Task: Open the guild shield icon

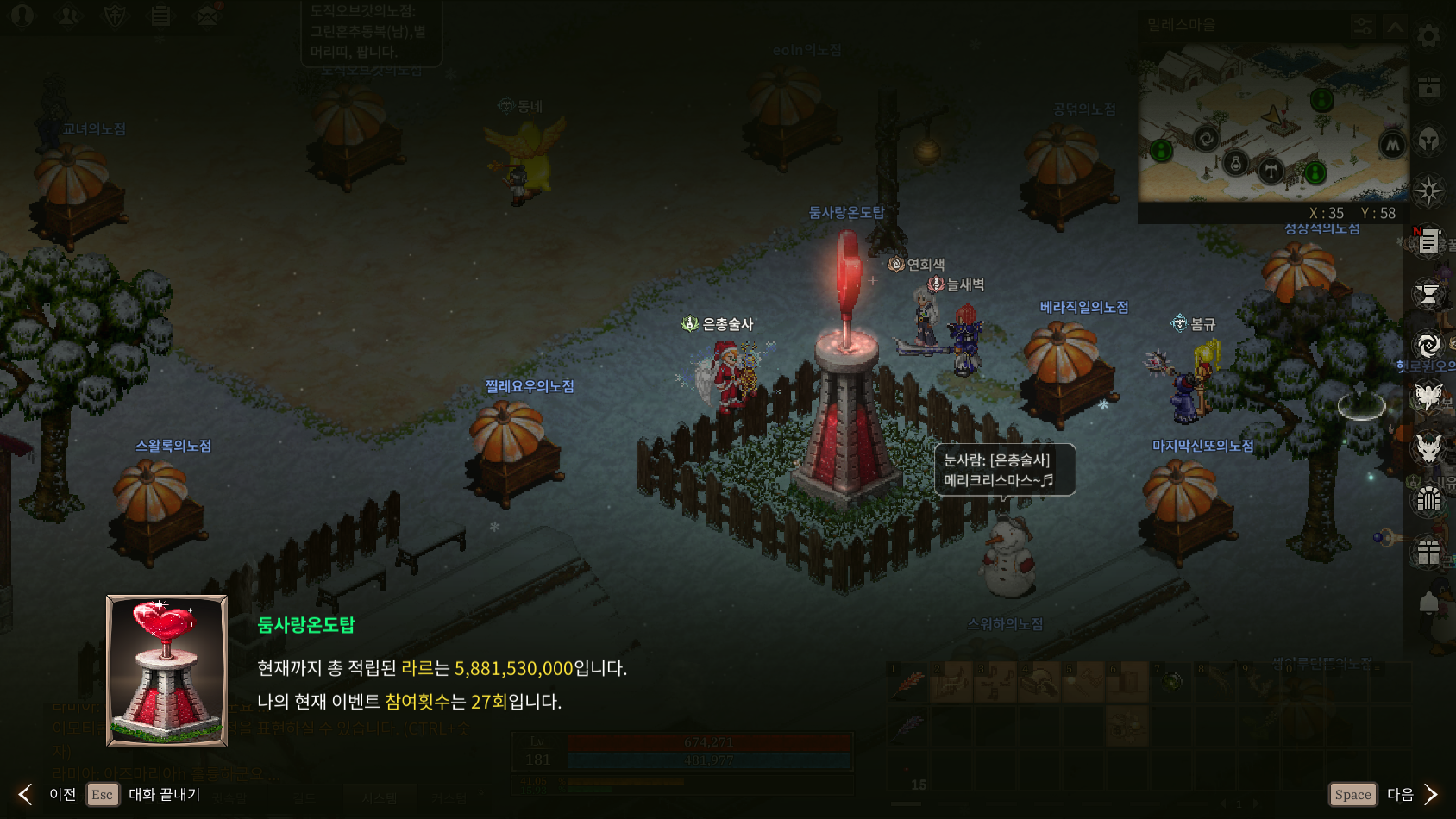Action: [115, 16]
